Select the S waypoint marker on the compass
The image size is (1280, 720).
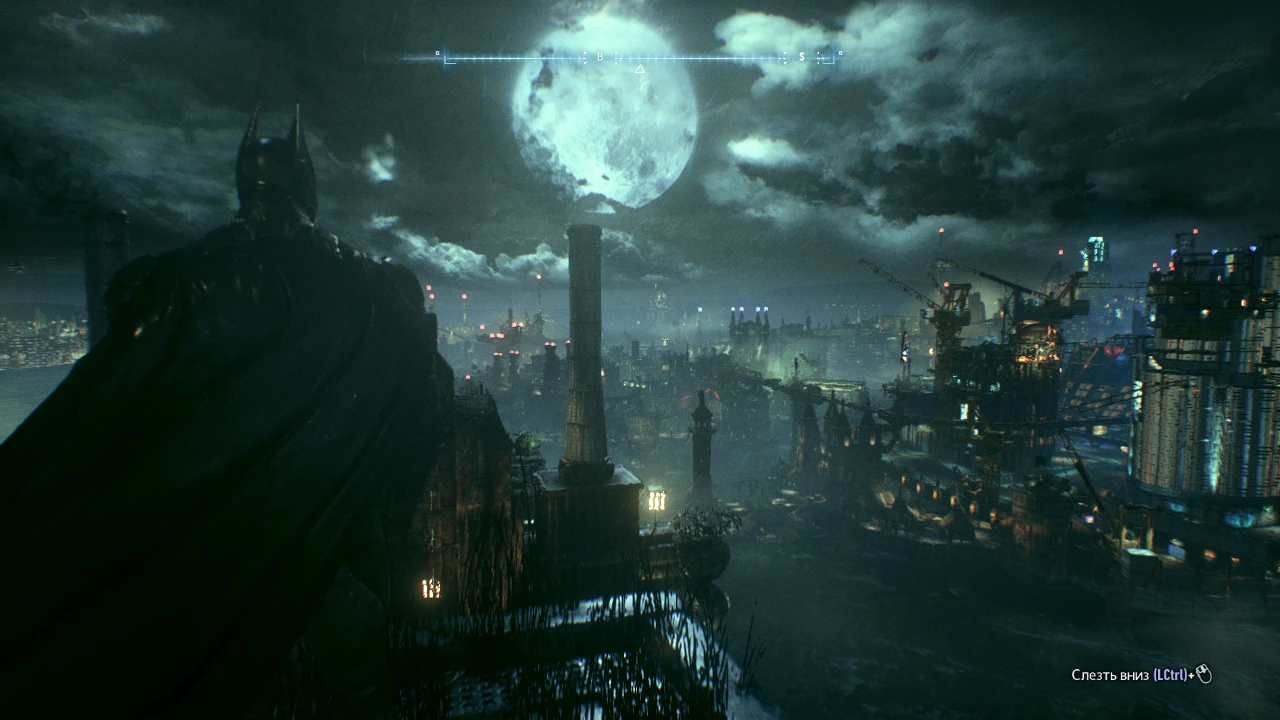[802, 56]
